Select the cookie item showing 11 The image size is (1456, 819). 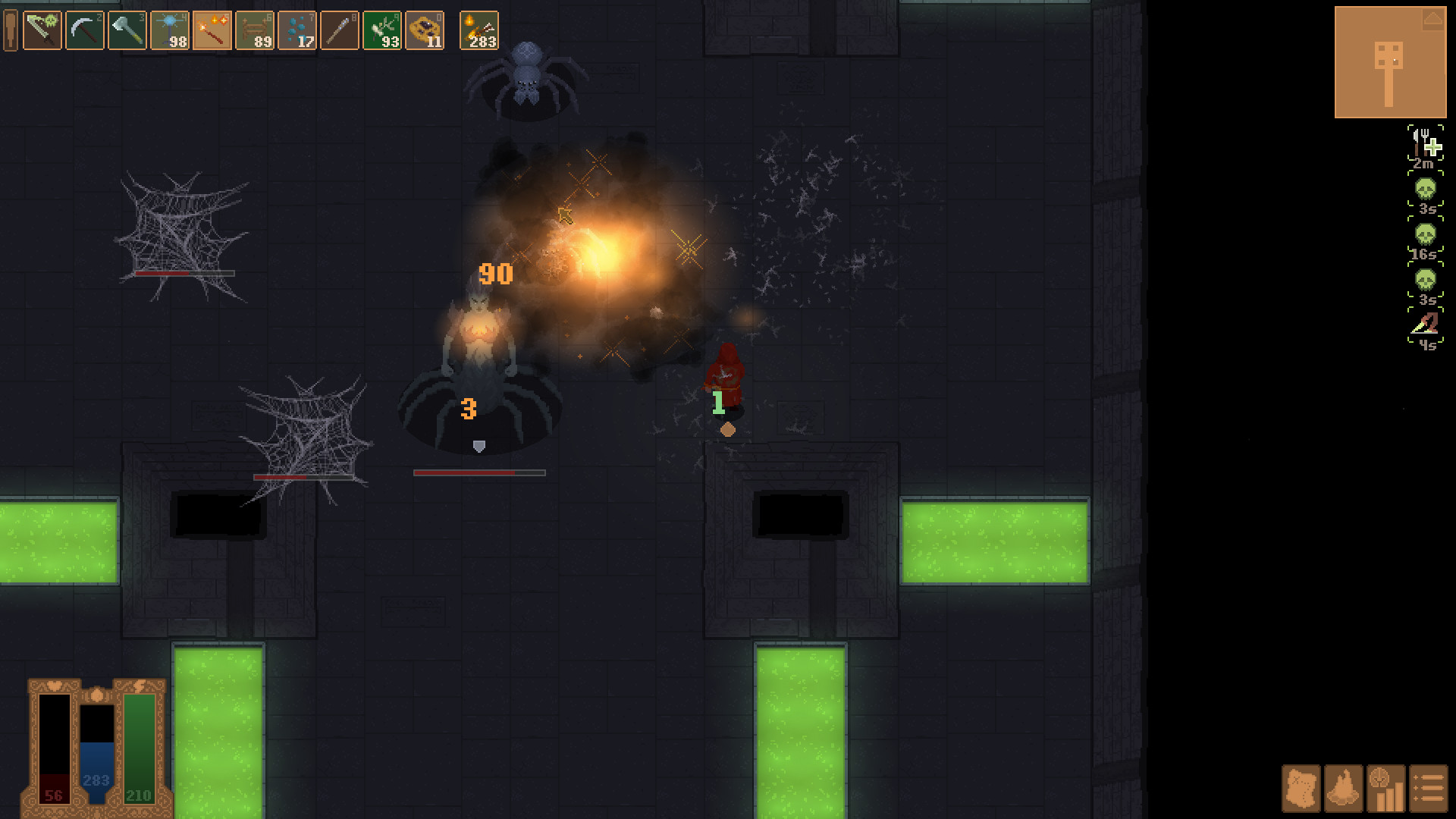tap(426, 30)
